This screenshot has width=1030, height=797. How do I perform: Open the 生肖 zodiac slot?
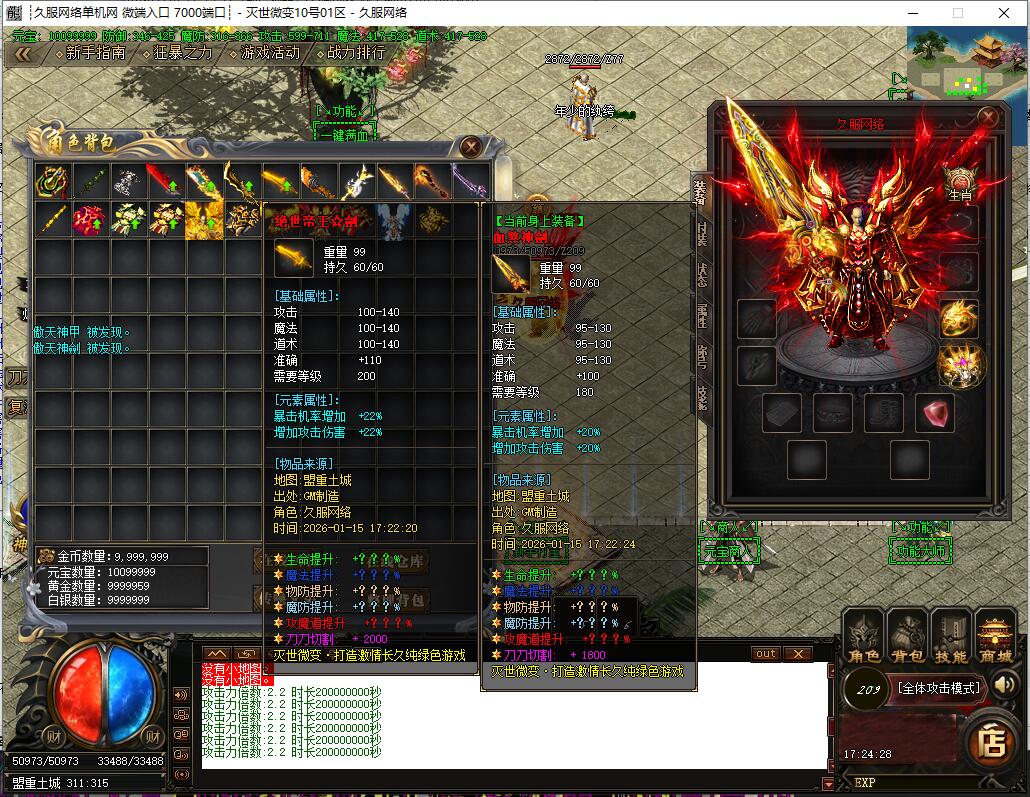[x=960, y=183]
